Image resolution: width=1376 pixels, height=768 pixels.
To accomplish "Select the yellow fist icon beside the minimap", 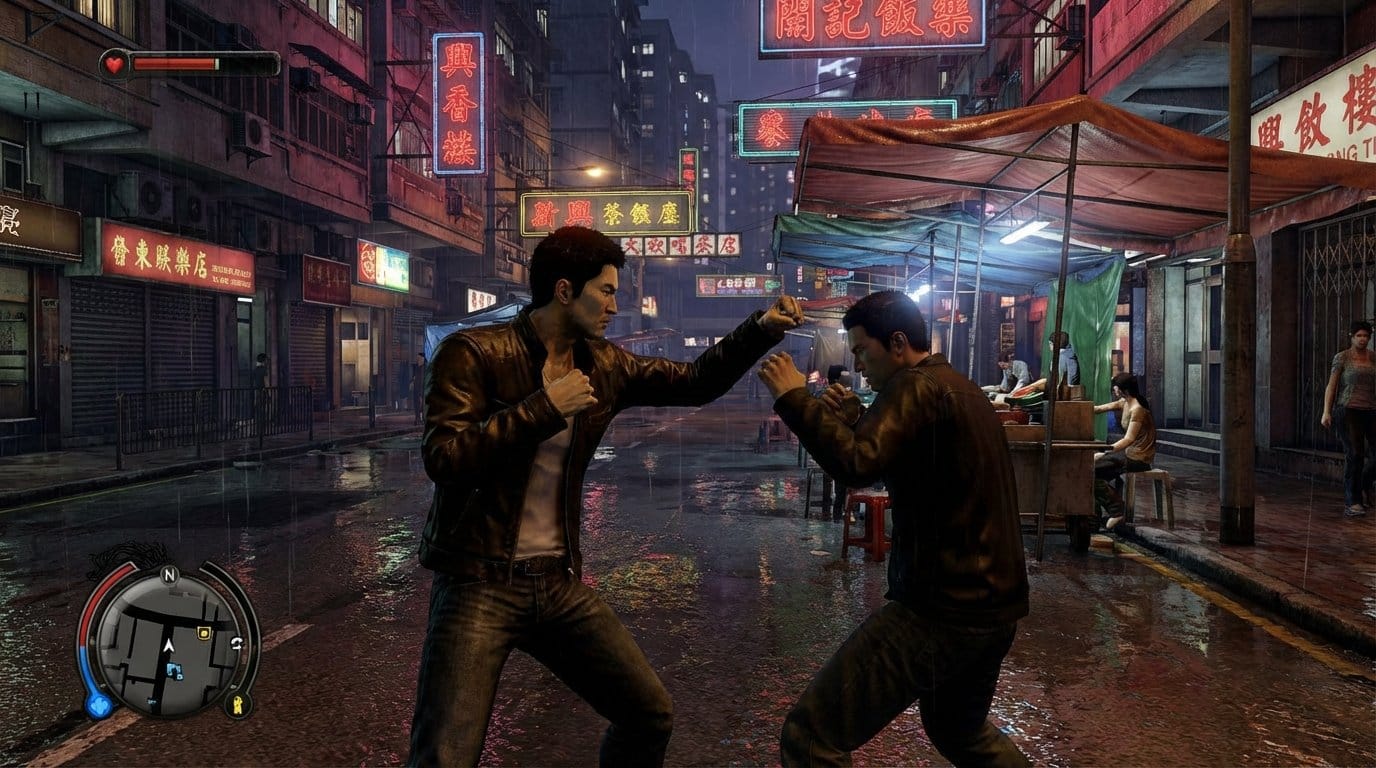I will (238, 704).
